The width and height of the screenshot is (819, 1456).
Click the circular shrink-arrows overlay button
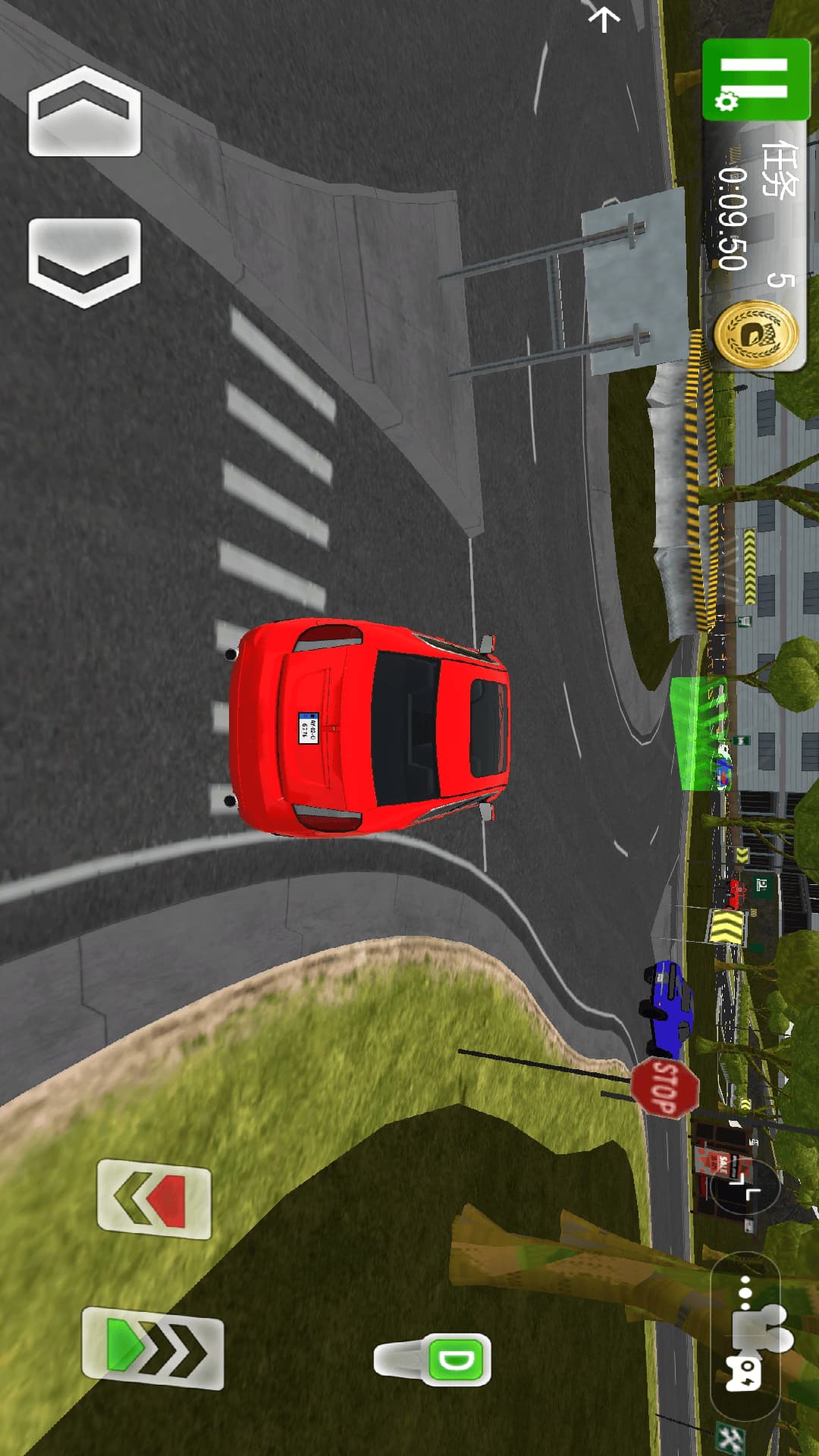click(x=745, y=1189)
